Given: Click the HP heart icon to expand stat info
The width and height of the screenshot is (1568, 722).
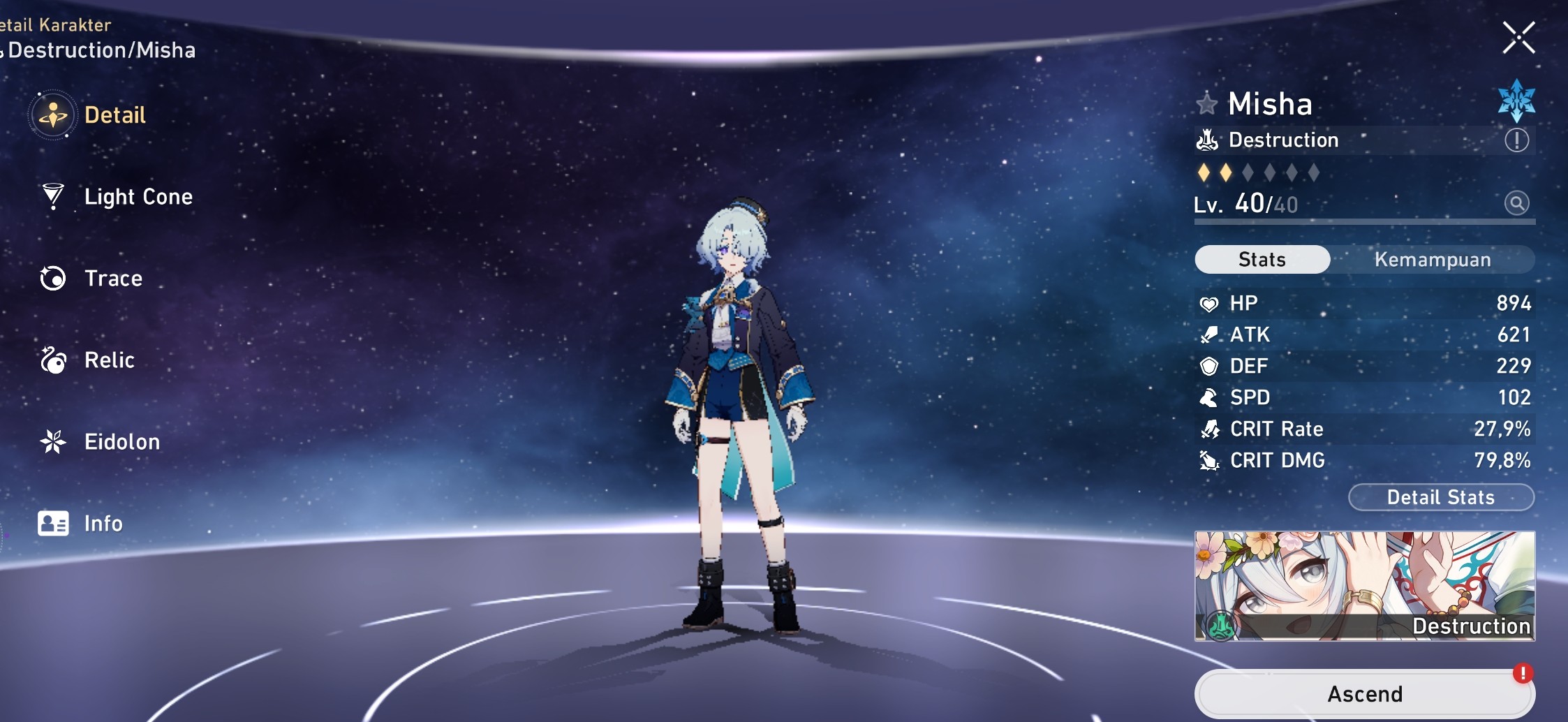Looking at the screenshot, I should pyautogui.click(x=1211, y=303).
